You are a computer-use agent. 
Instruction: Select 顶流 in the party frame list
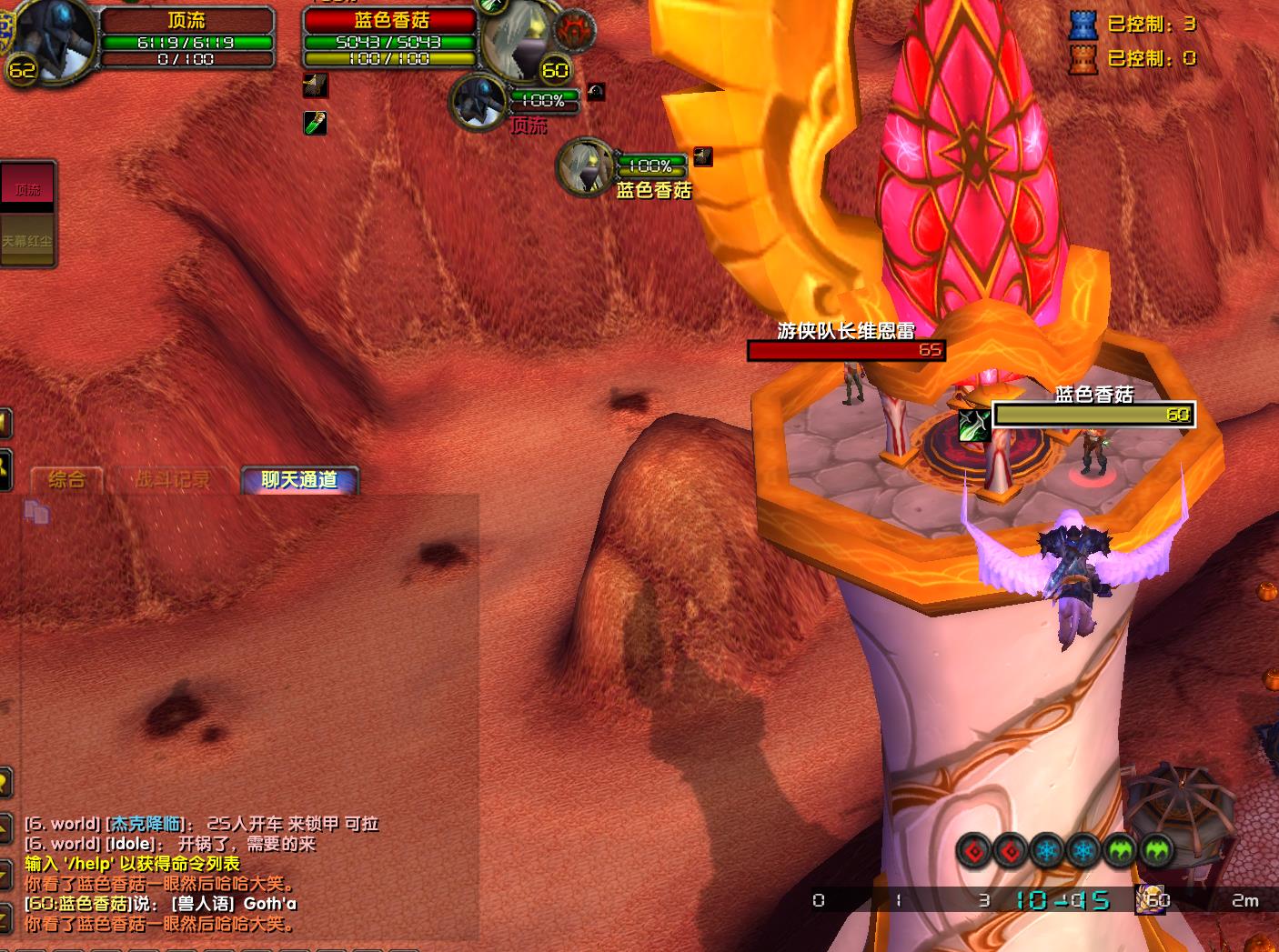click(28, 189)
